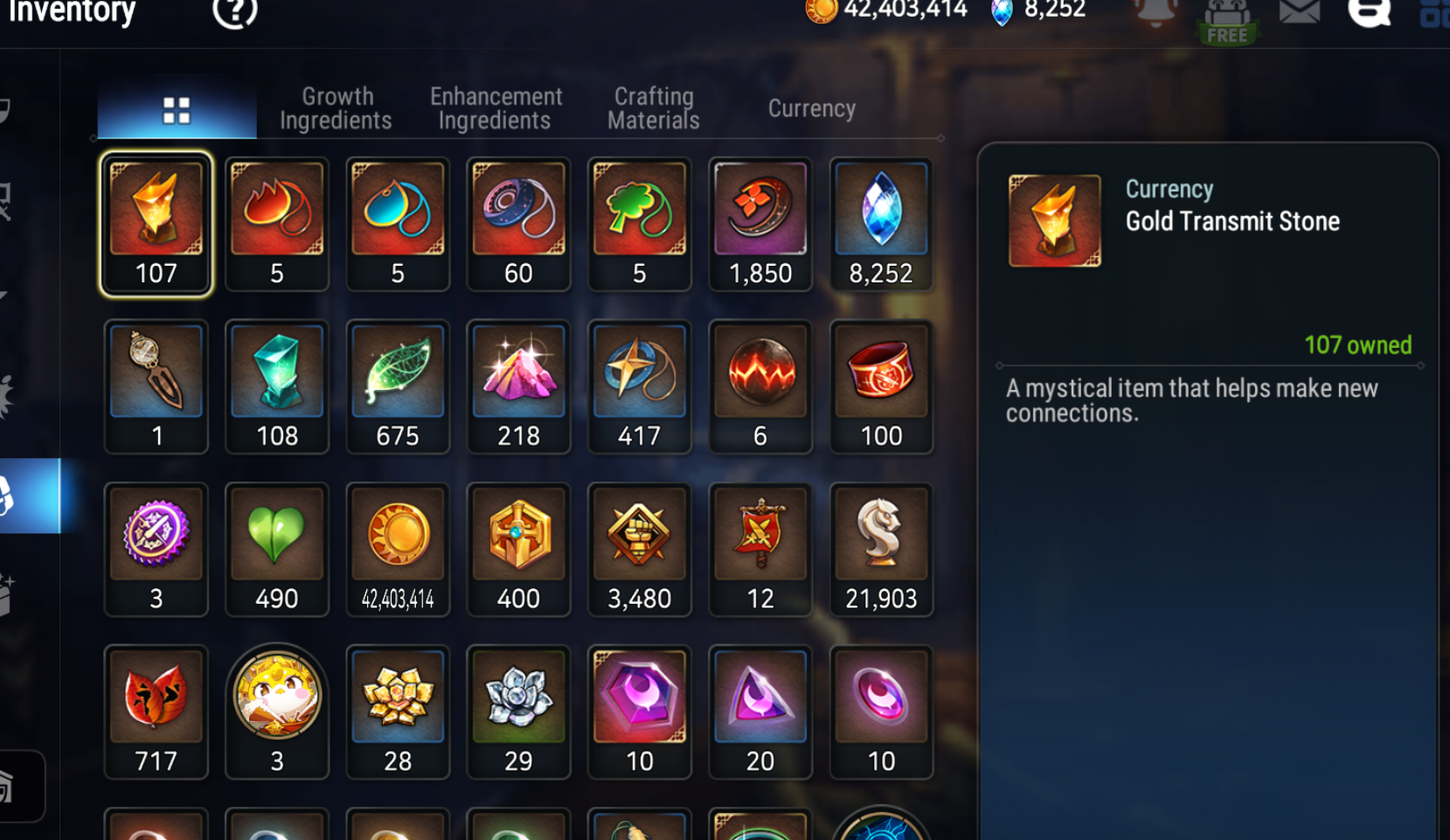1450x840 pixels.
Task: Open the mail envelope icon
Action: [1300, 12]
